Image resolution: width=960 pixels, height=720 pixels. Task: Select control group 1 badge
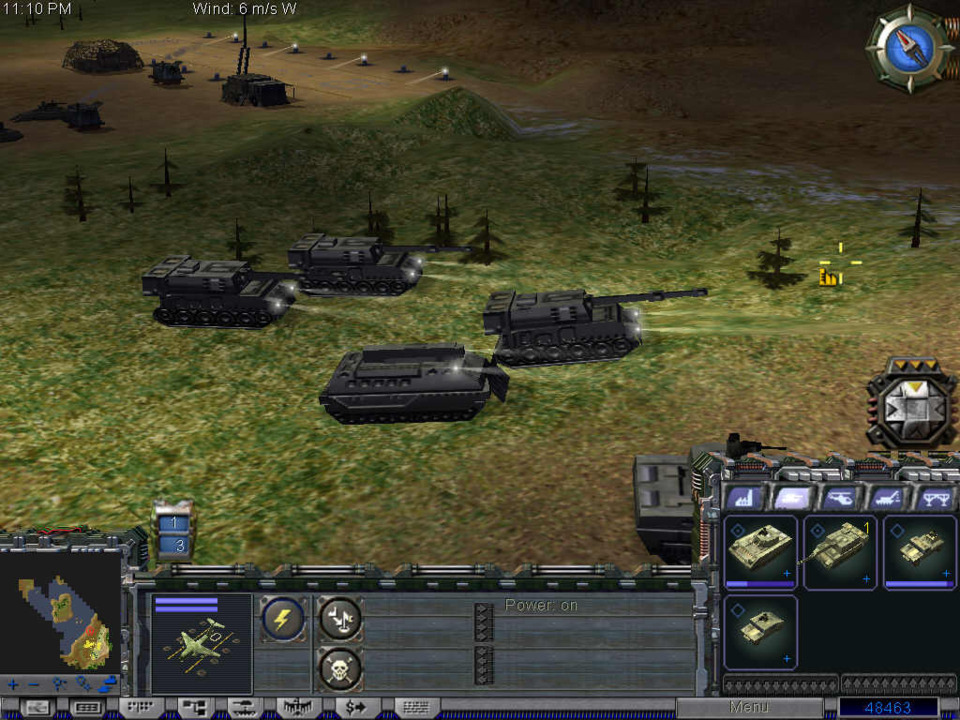174,523
